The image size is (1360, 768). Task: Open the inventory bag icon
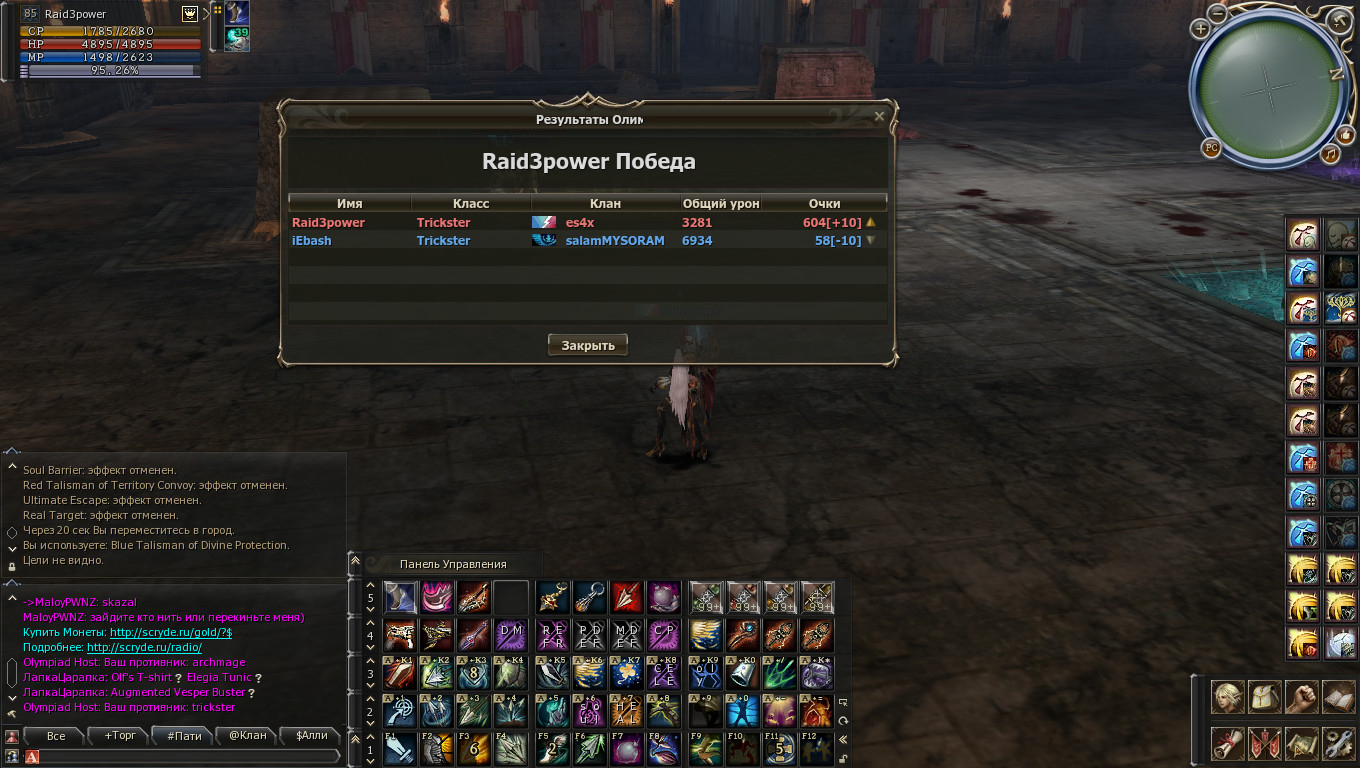[x=1266, y=697]
